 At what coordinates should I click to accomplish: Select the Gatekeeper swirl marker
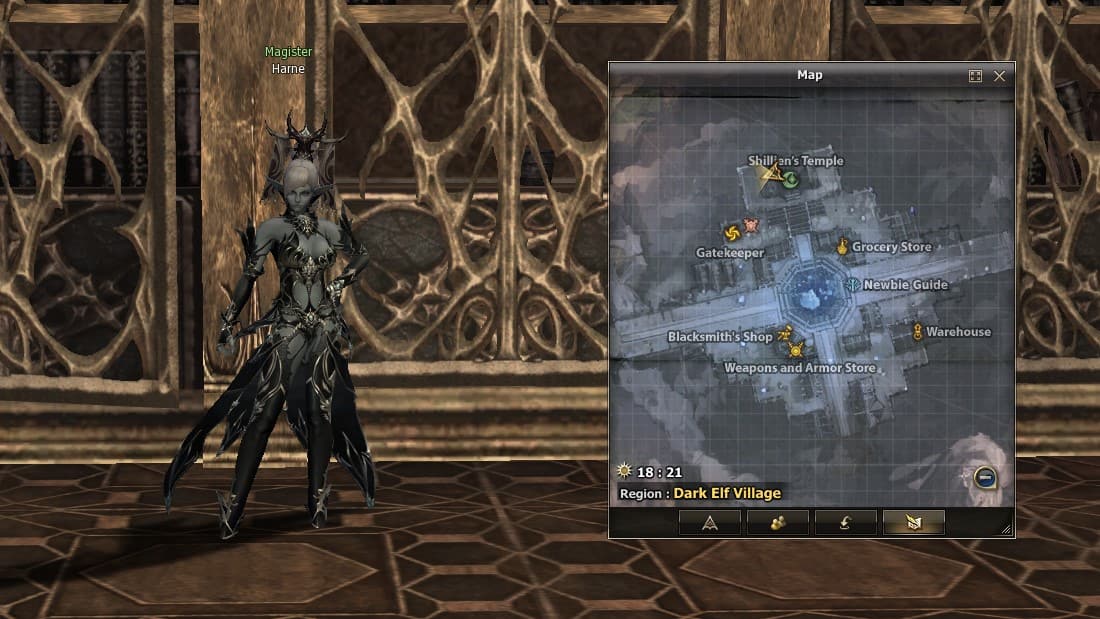[731, 233]
